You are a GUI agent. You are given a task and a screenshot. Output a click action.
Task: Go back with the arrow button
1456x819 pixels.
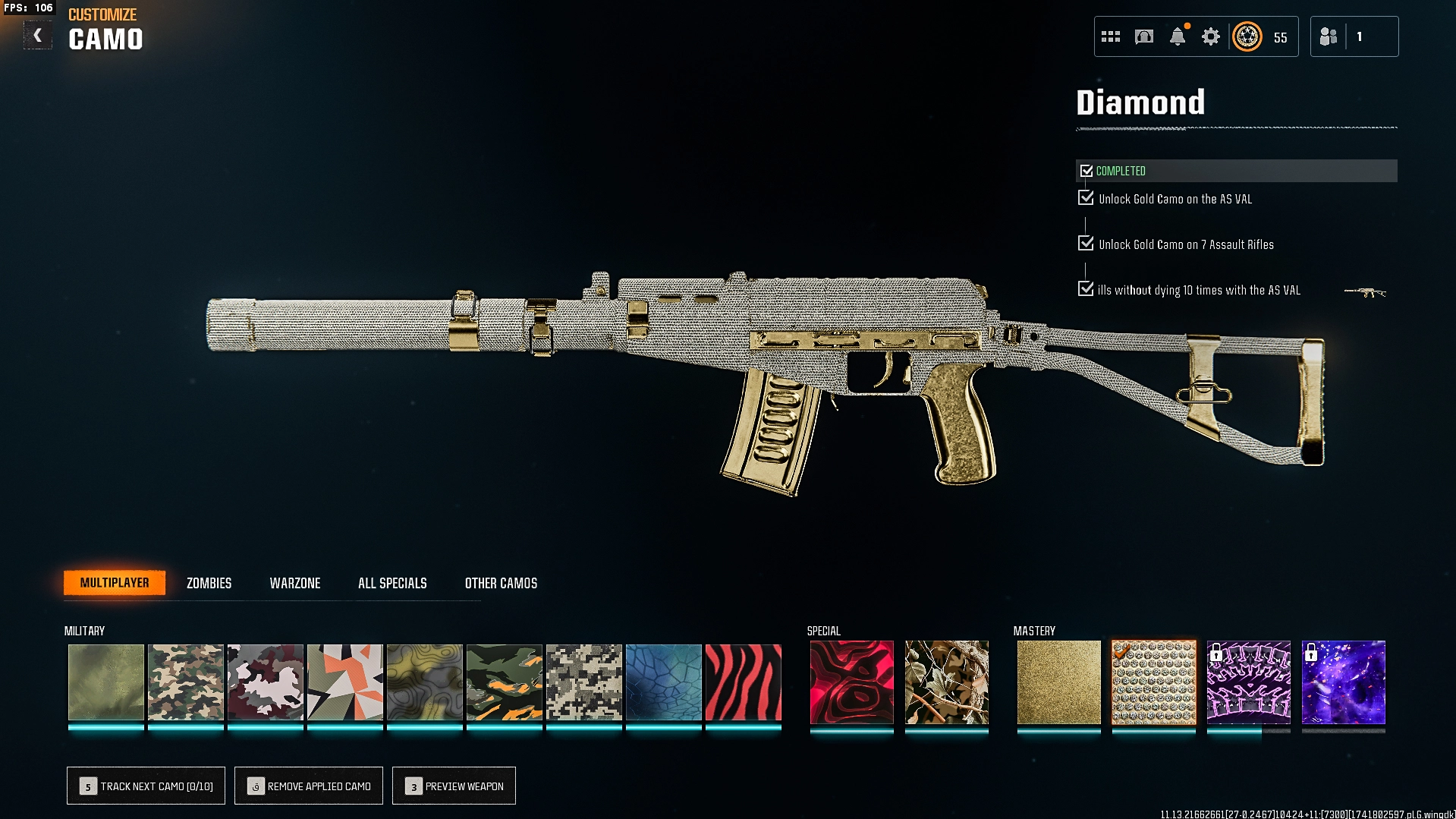(37, 36)
